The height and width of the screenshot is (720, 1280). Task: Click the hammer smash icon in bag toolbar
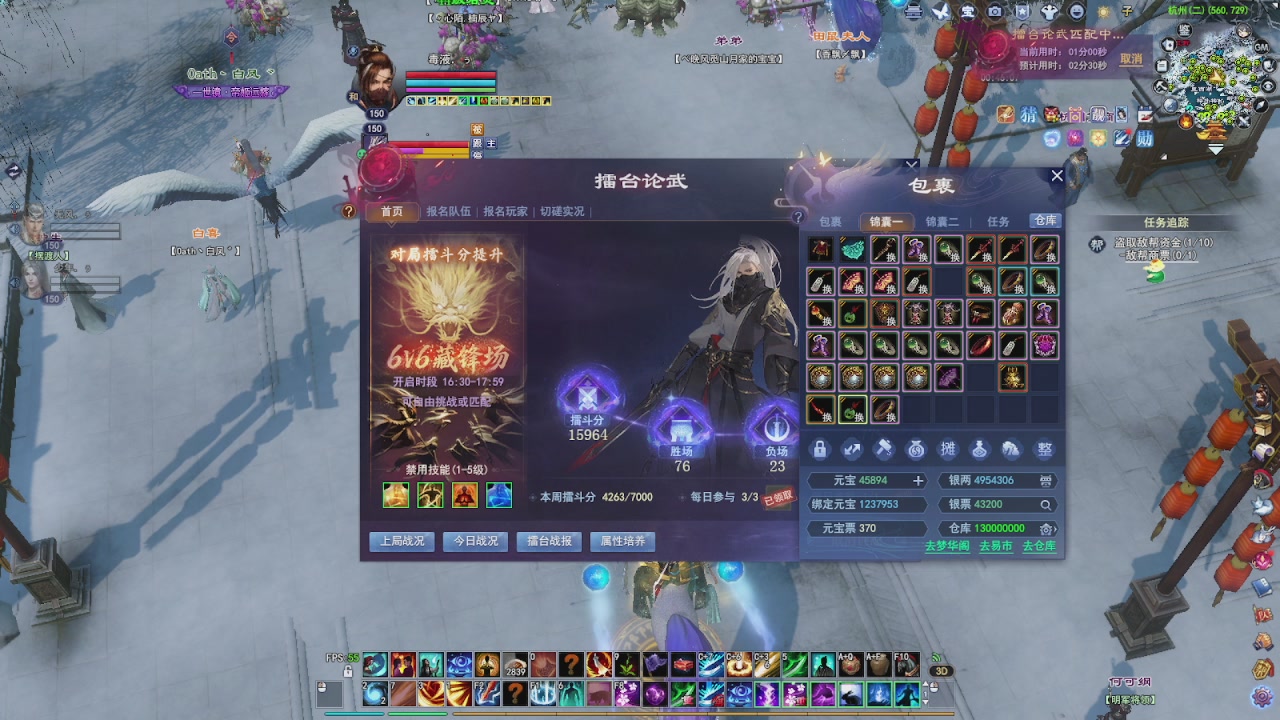pos(883,450)
